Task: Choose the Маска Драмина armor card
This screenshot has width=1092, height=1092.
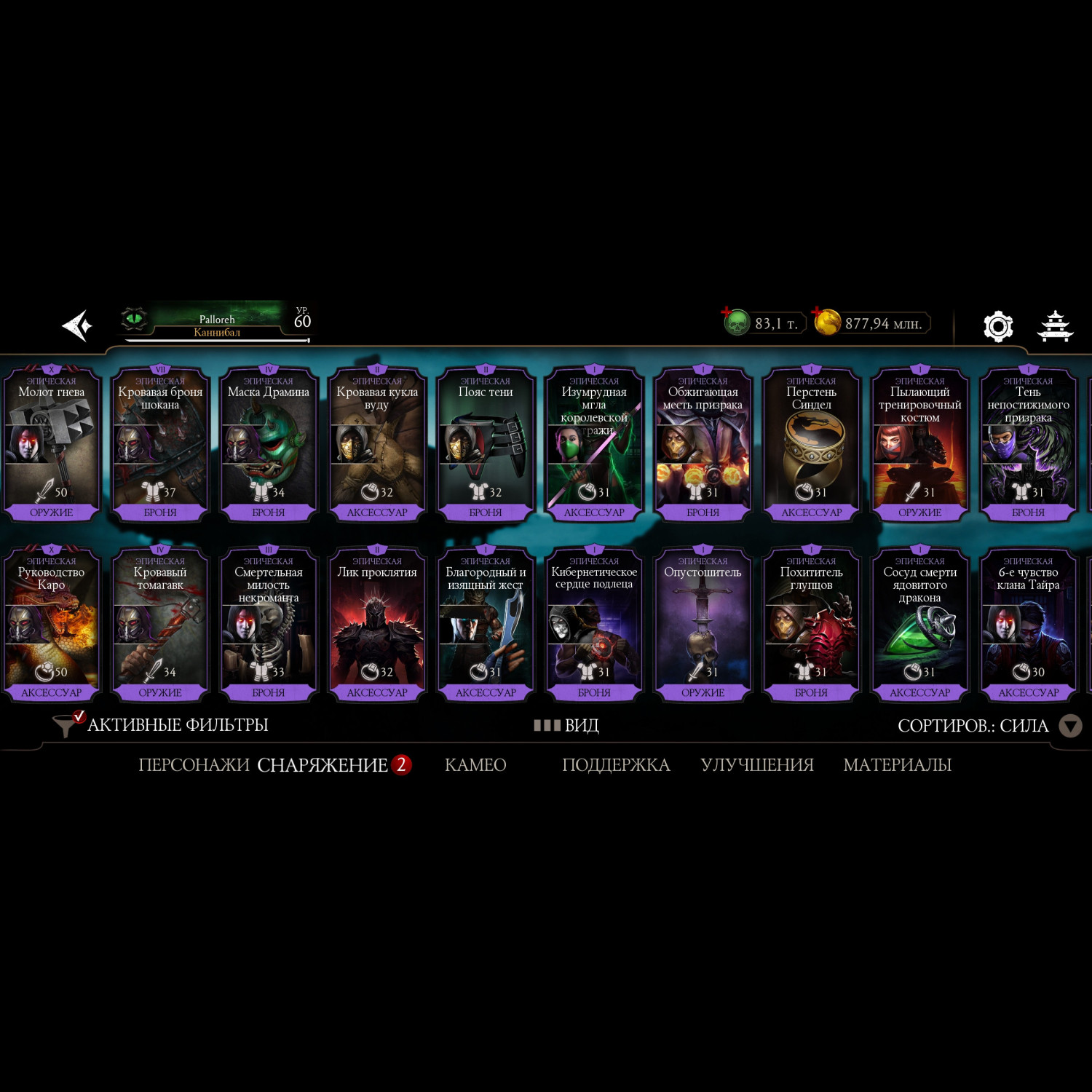Action: click(269, 444)
